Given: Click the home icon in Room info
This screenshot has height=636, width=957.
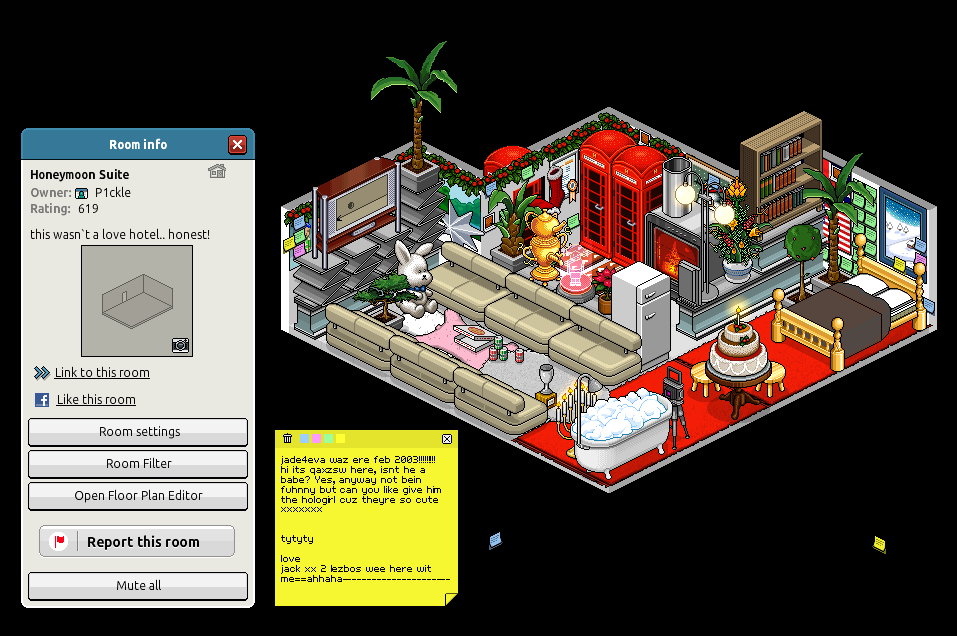Looking at the screenshot, I should tap(217, 171).
